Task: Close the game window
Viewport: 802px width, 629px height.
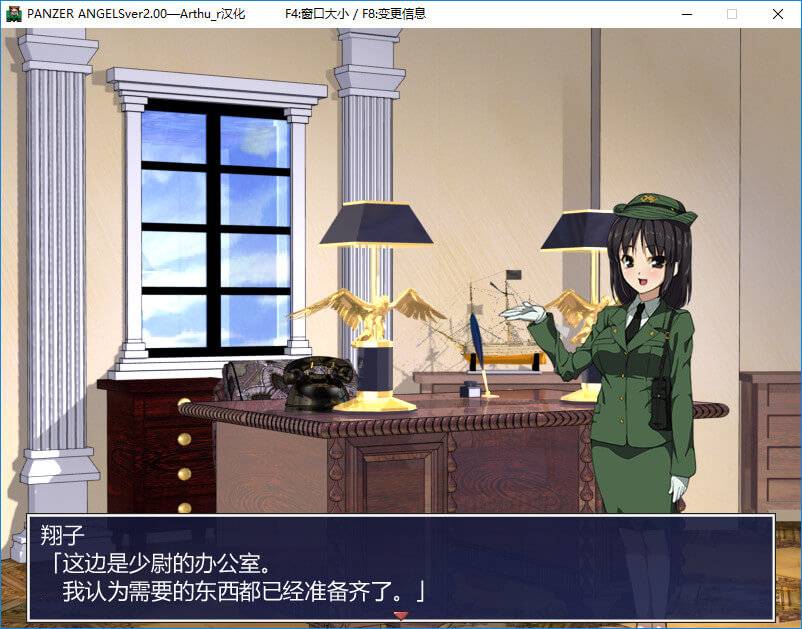Action: [x=777, y=14]
